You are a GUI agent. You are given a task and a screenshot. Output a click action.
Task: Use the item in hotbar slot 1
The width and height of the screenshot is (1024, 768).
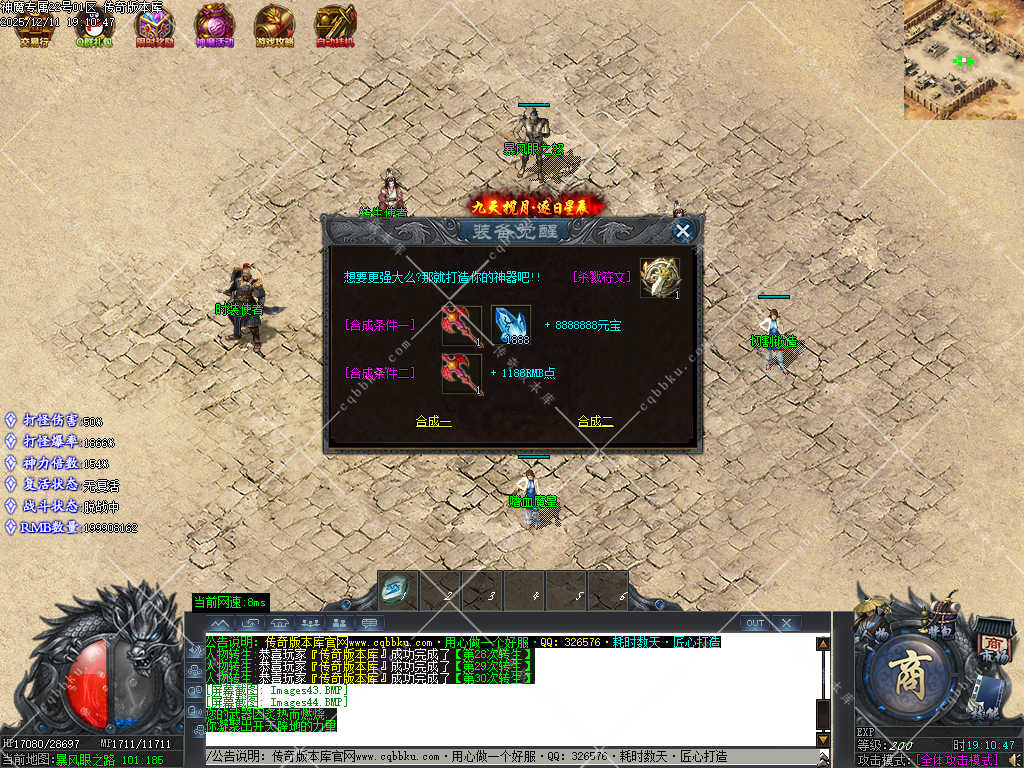tap(399, 590)
